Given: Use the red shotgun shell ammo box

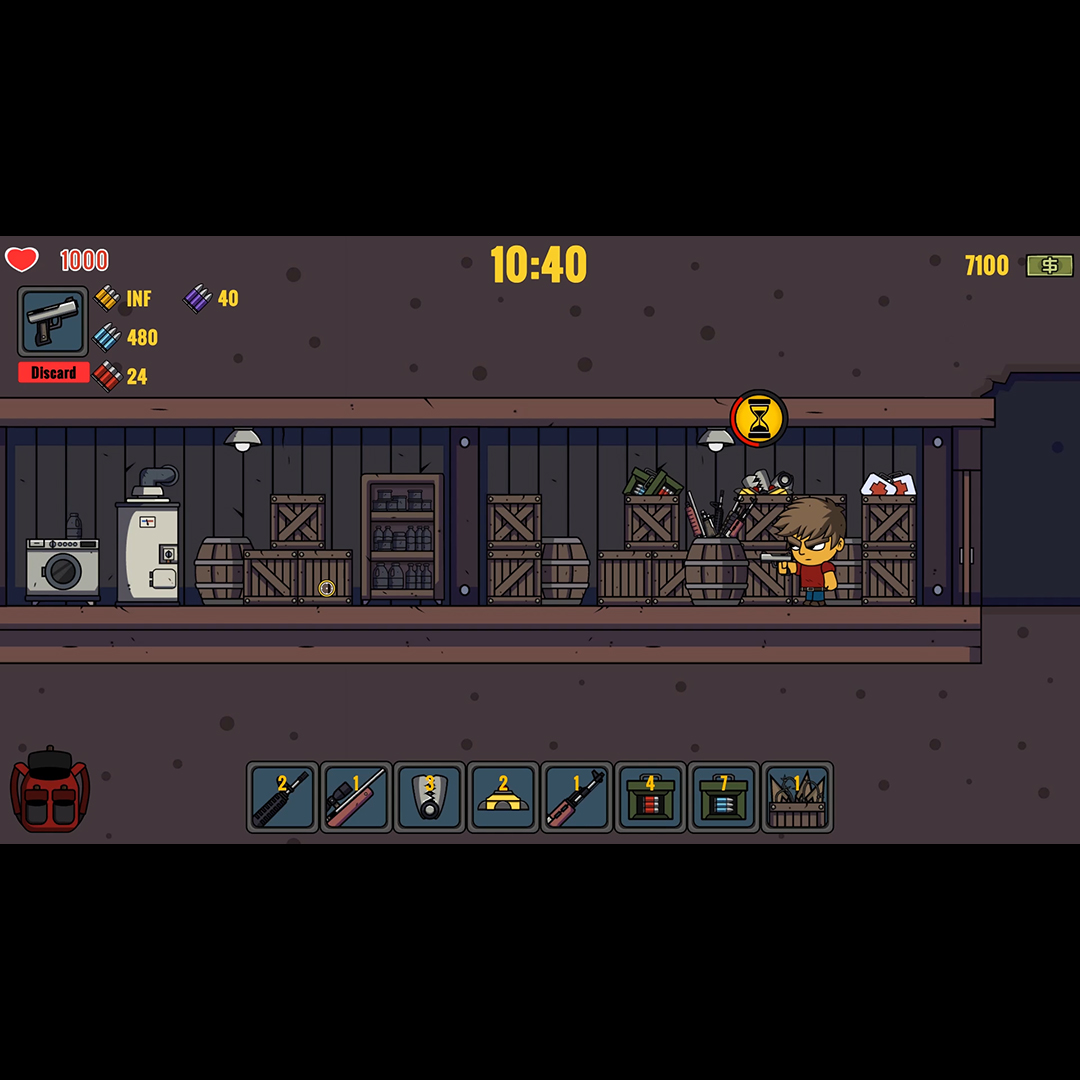Looking at the screenshot, I should pyautogui.click(x=650, y=797).
